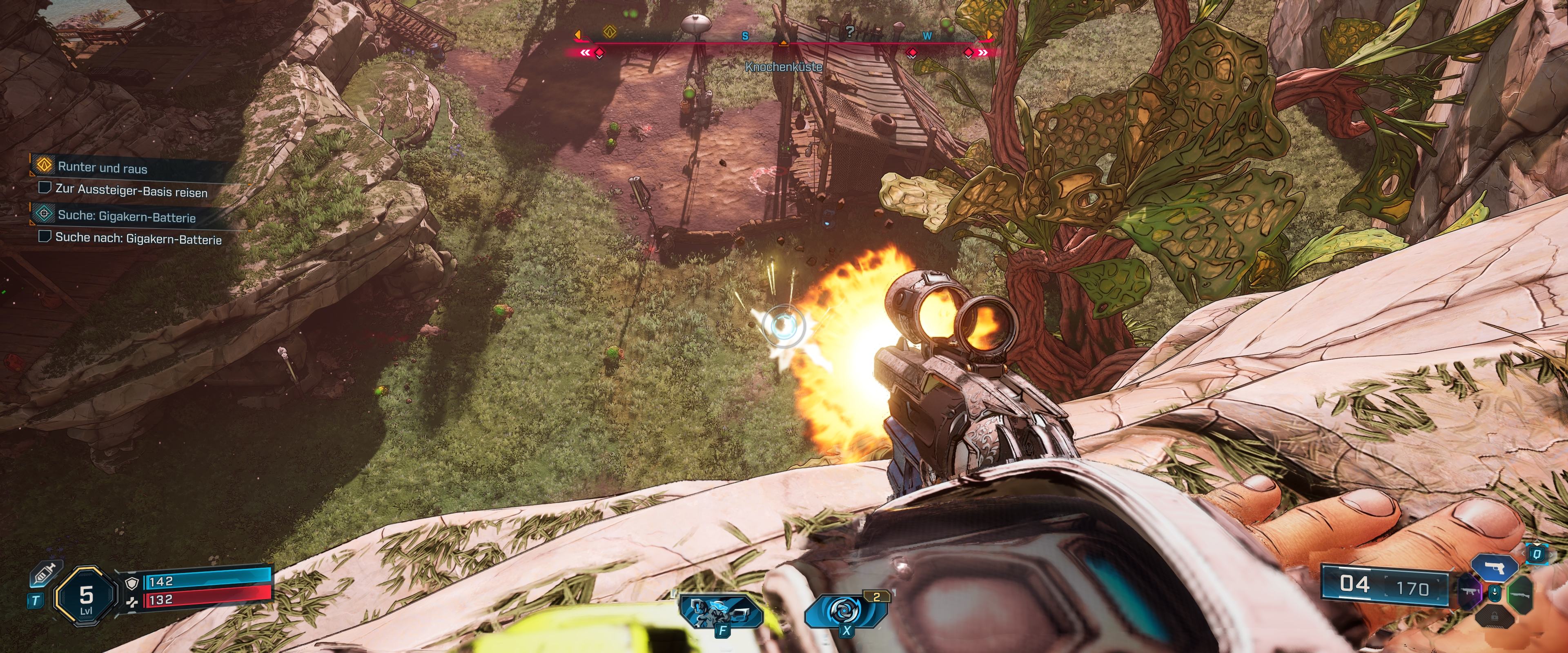The image size is (1568, 653).
Task: Select the "Suche: Gigakern-Batterie" quest entry
Action: coord(126,217)
